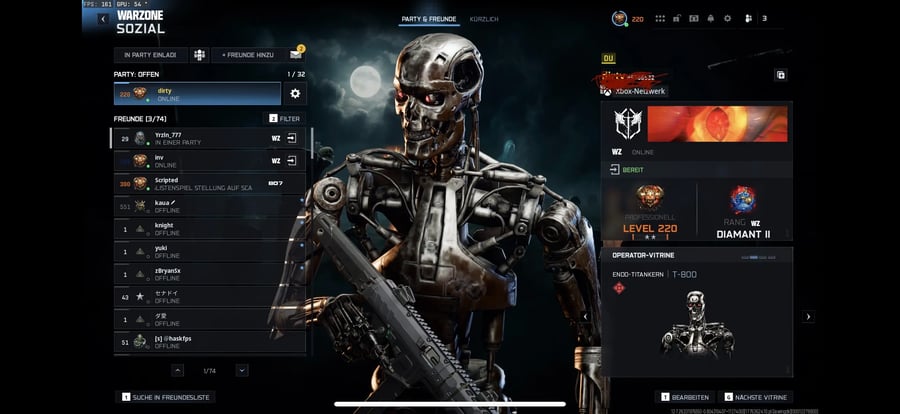
Task: Go back using the top-left arrow
Action: pyautogui.click(x=103, y=19)
